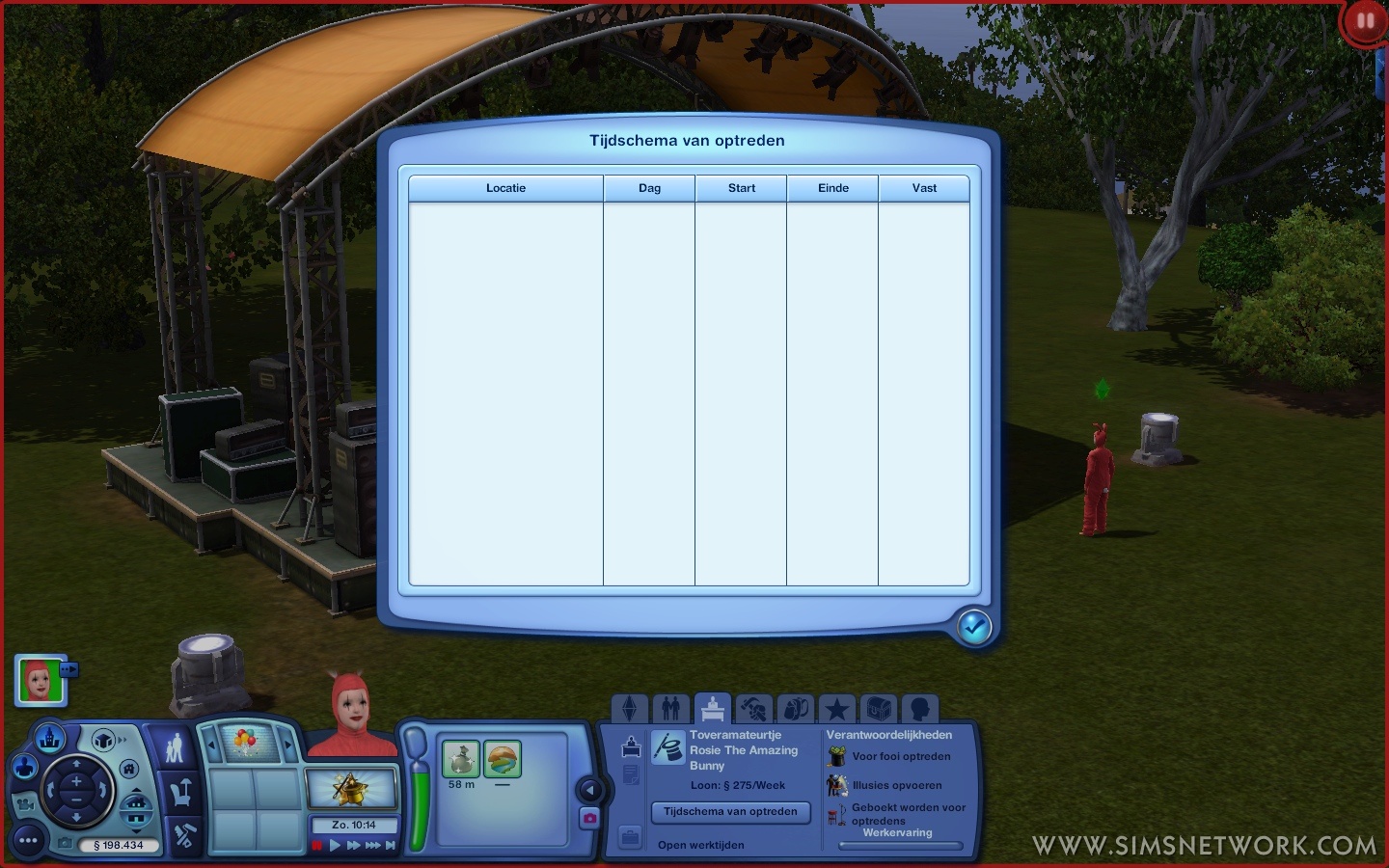Open the inventory backpack tab

(x=796, y=710)
